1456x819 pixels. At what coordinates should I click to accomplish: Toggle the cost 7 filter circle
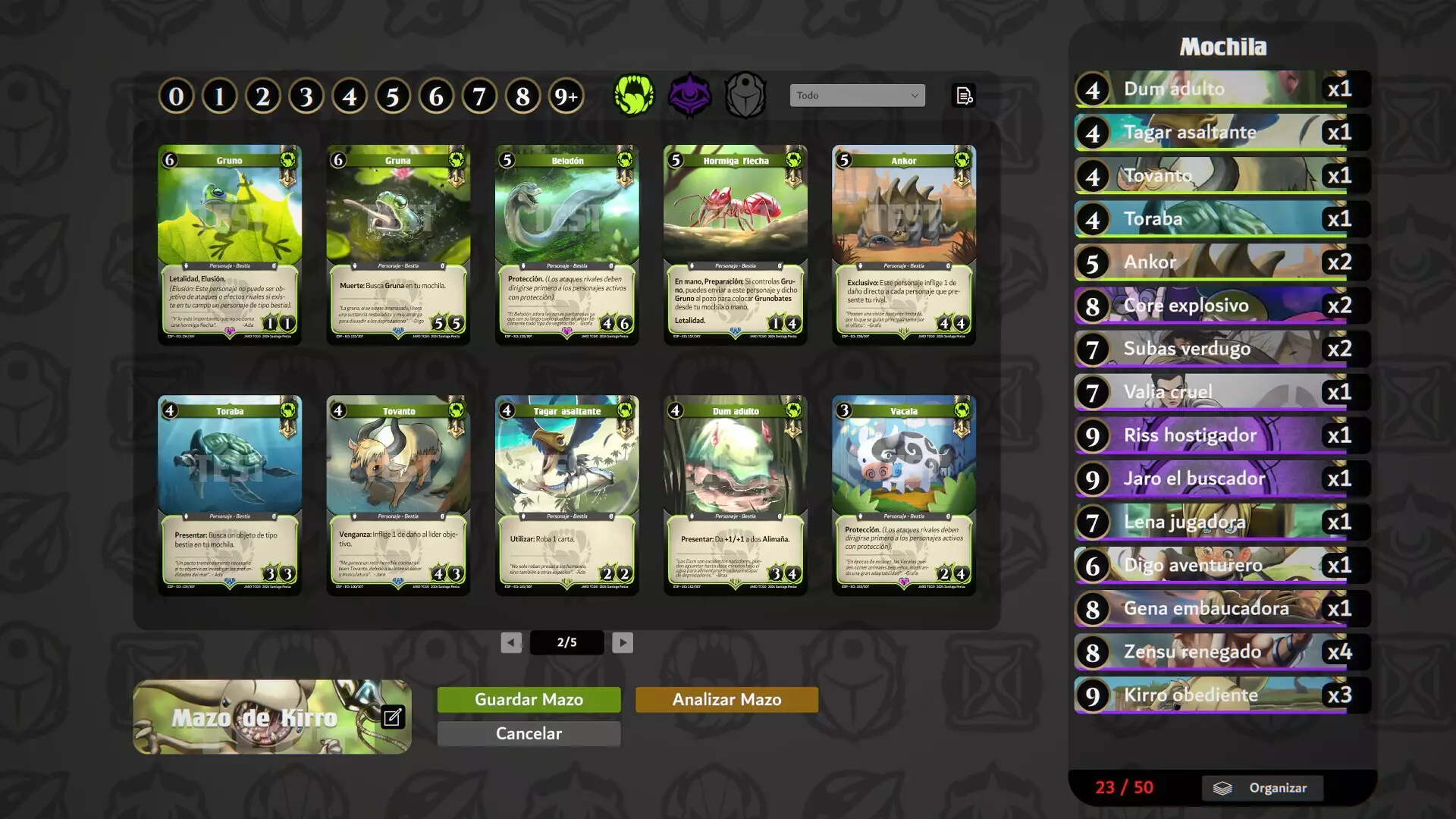pyautogui.click(x=479, y=94)
